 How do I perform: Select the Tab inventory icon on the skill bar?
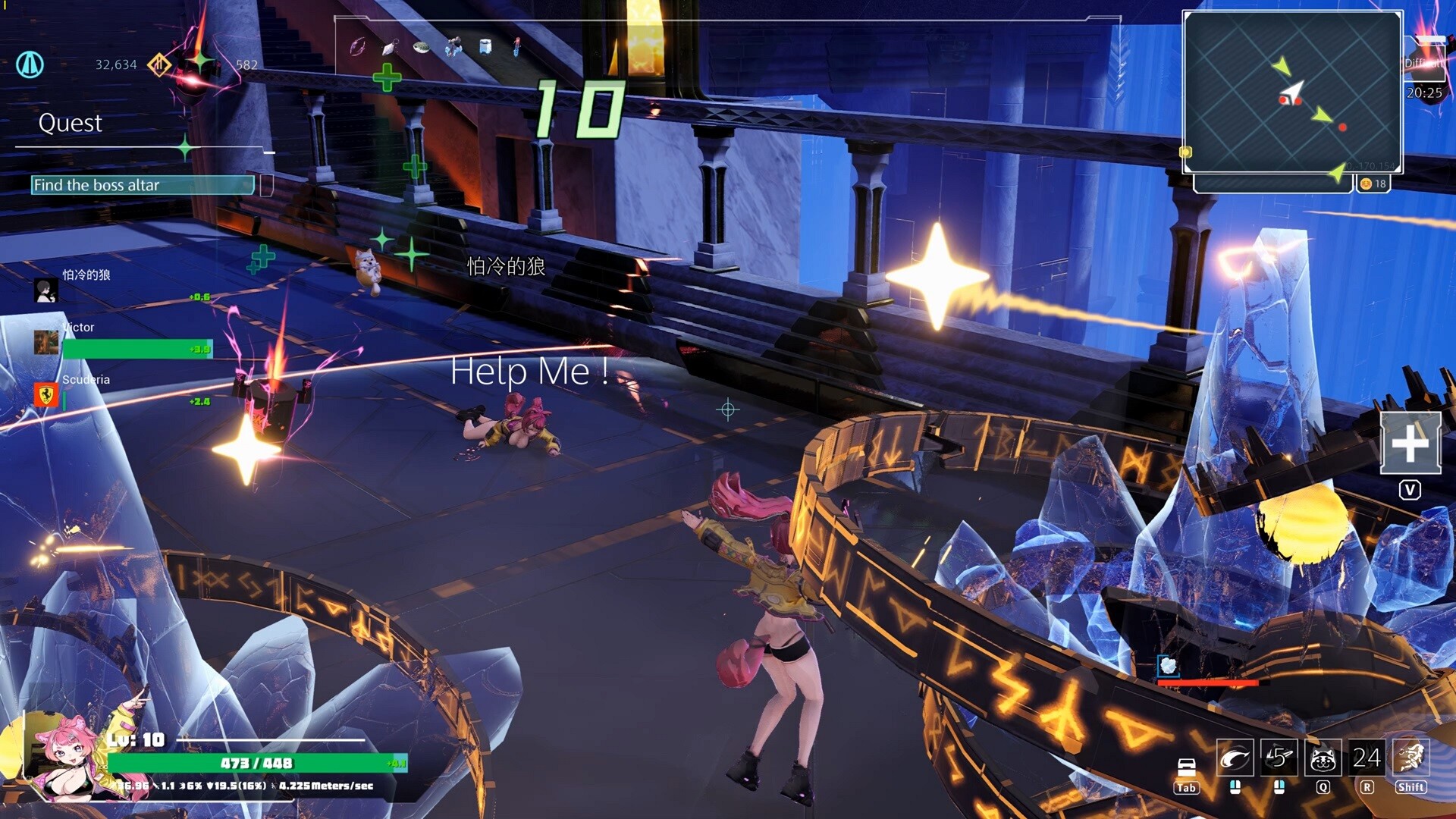(x=1186, y=766)
